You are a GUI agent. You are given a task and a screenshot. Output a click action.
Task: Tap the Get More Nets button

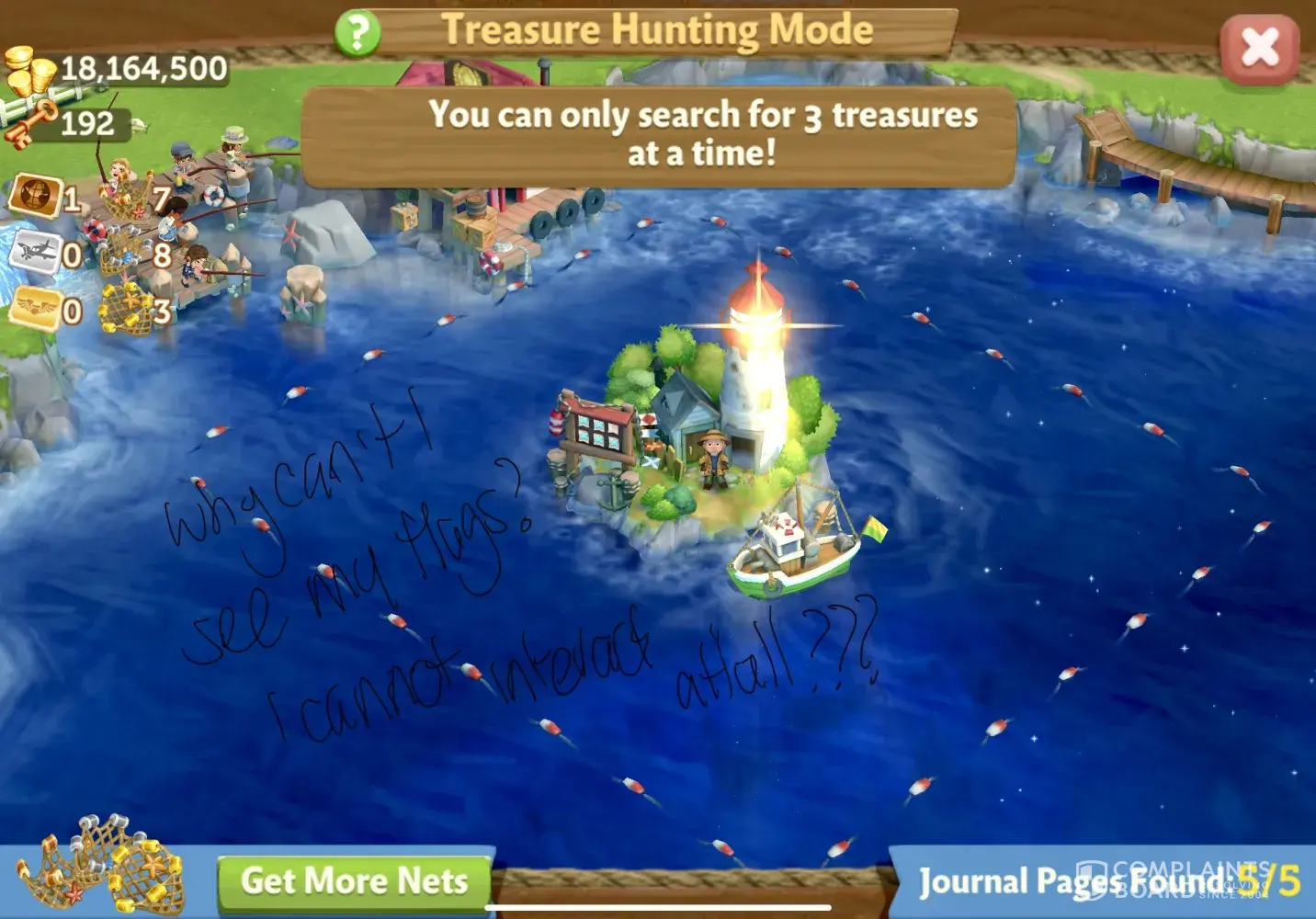(355, 881)
